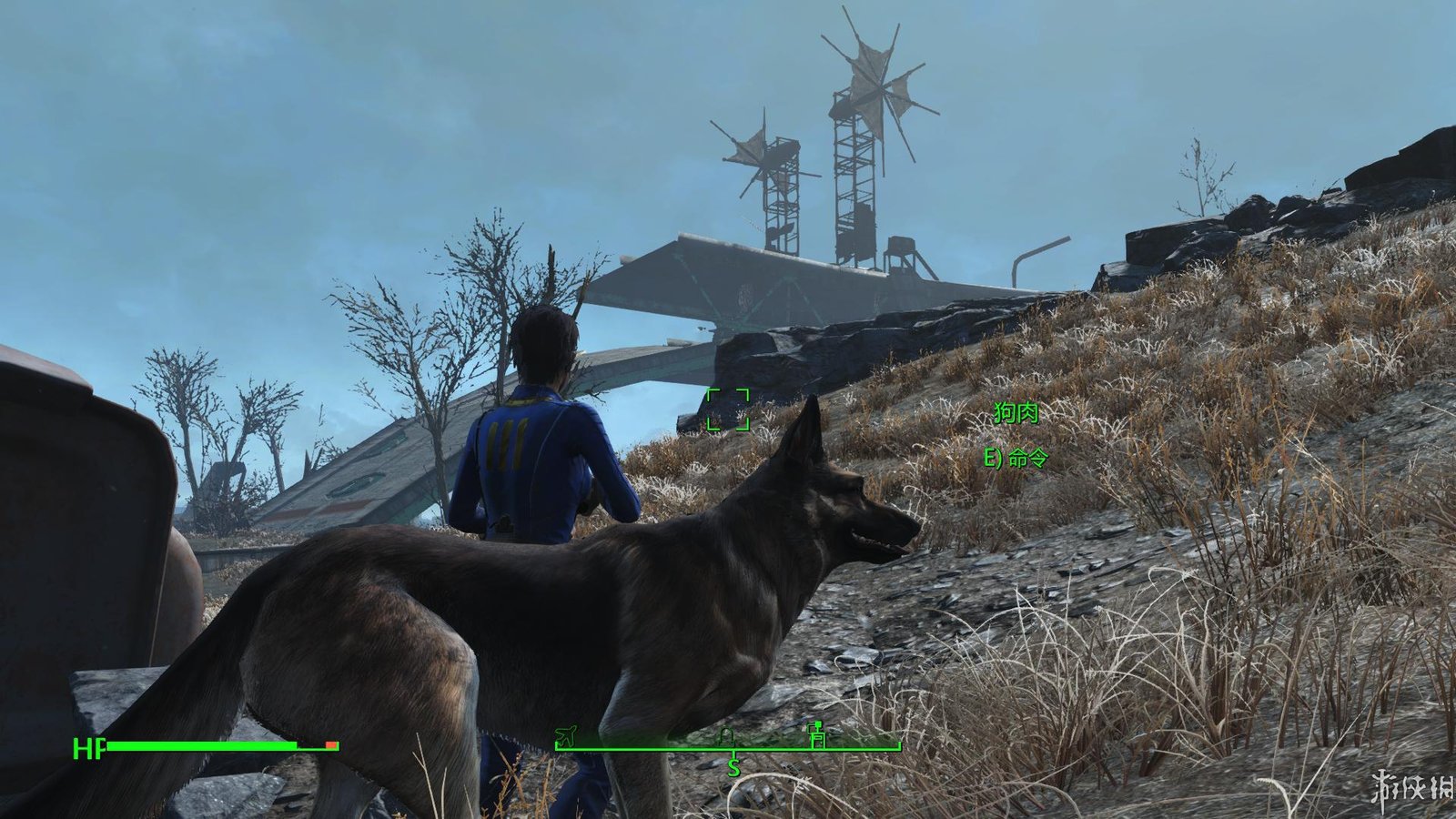This screenshot has width=1456, height=819.
Task: Click the site watermark logo at bottom right
Action: (1409, 784)
